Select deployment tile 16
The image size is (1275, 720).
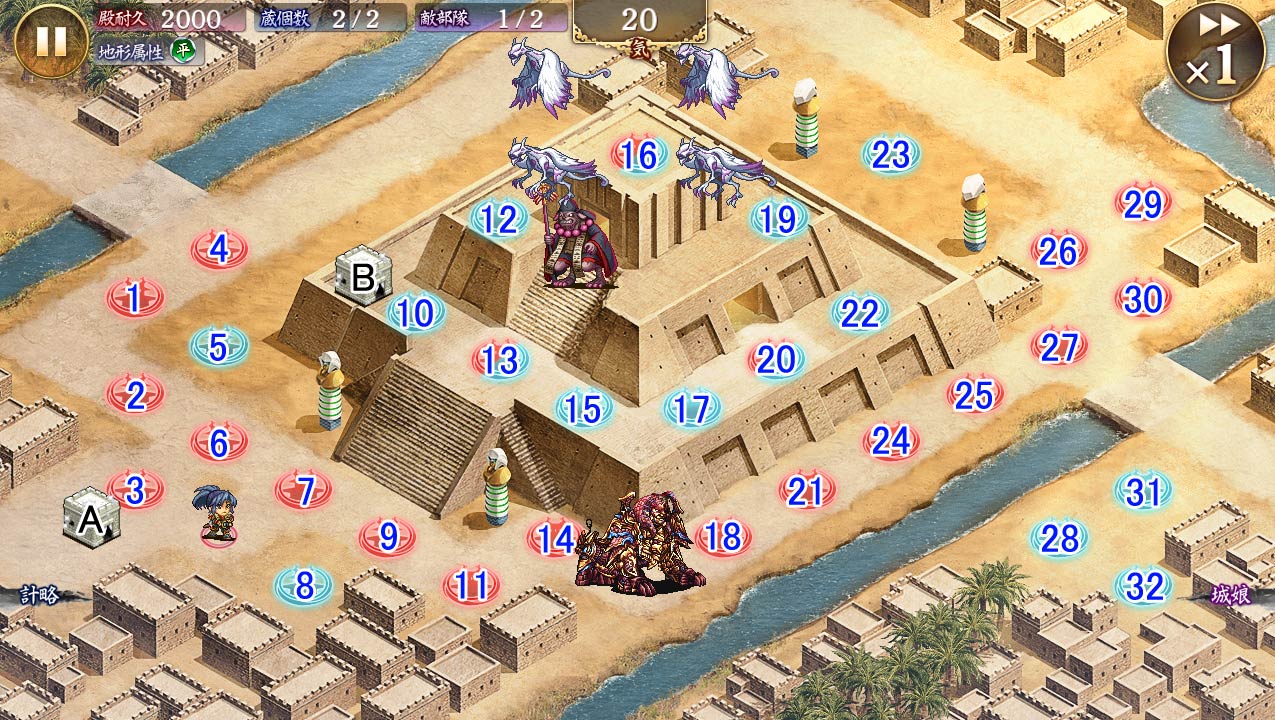[x=639, y=155]
